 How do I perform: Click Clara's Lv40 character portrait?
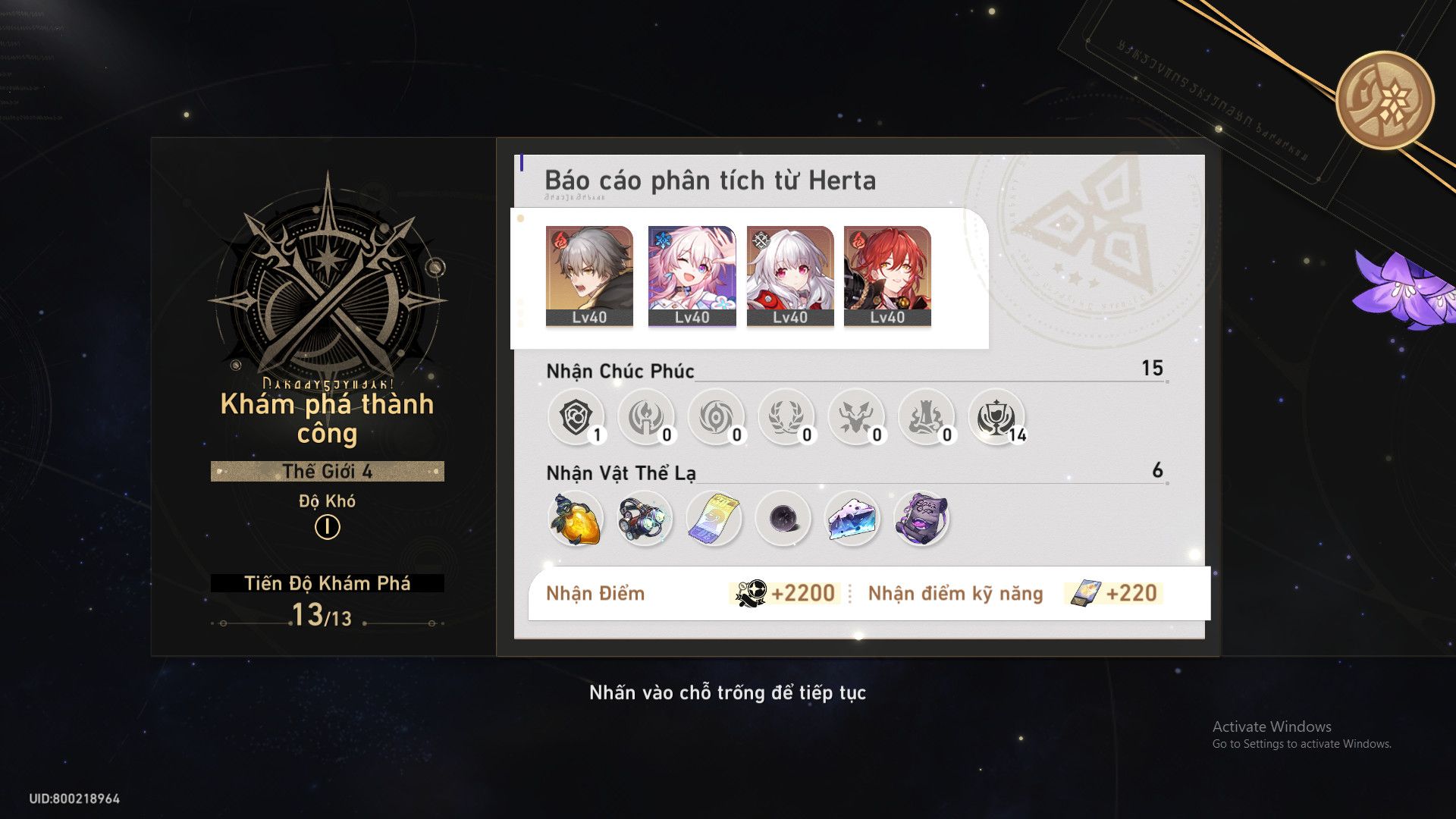(x=789, y=277)
